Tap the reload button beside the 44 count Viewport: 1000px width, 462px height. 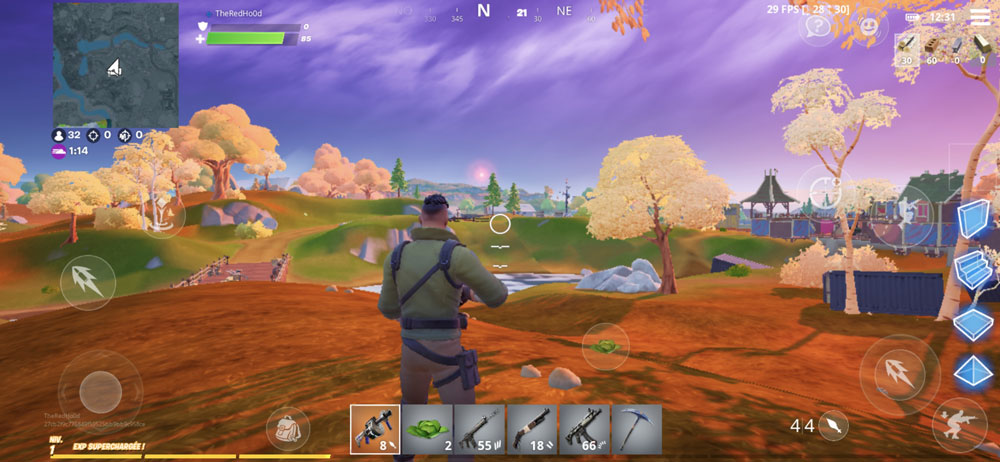tap(832, 426)
